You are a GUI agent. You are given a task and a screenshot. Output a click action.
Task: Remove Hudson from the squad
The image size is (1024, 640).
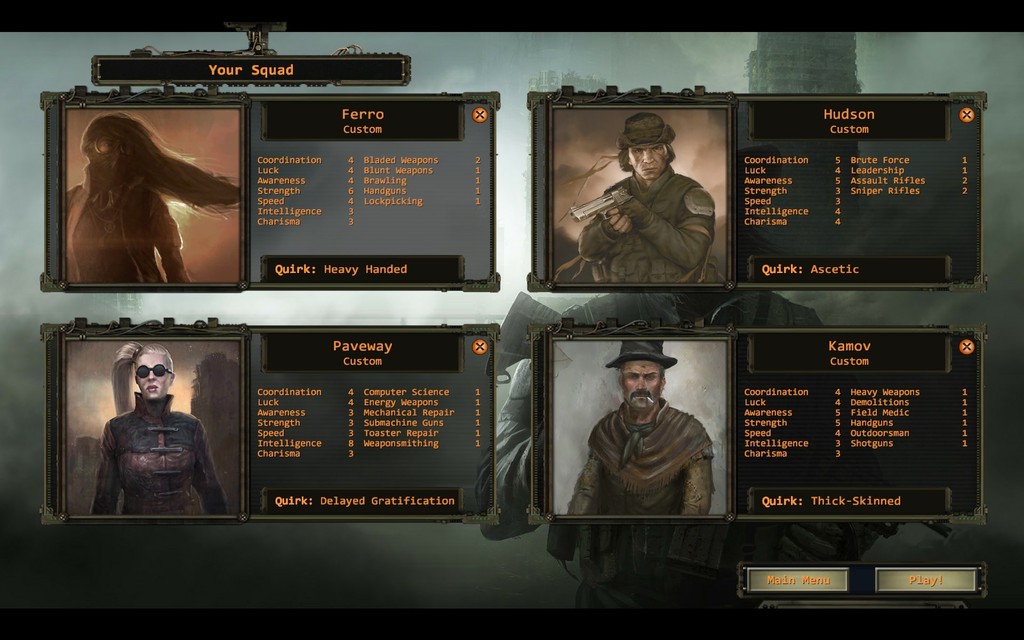pyautogui.click(x=967, y=115)
